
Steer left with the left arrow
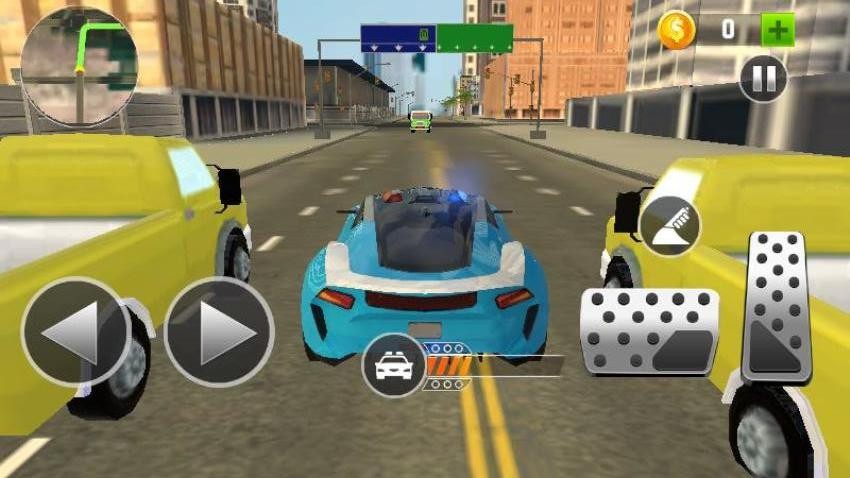tap(75, 332)
